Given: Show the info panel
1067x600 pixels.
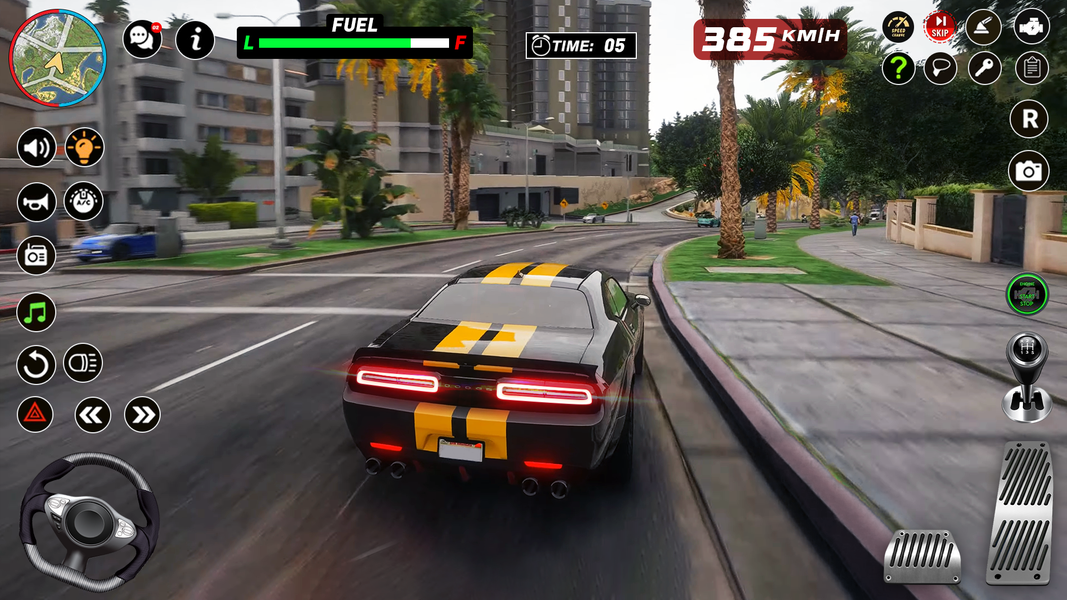Looking at the screenshot, I should 195,39.
